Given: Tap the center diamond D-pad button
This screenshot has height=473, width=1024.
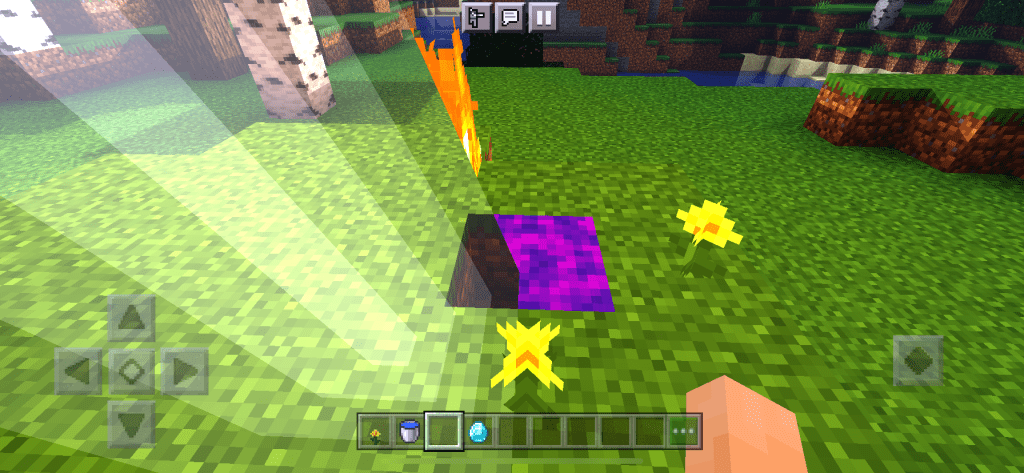Looking at the screenshot, I should tap(131, 372).
